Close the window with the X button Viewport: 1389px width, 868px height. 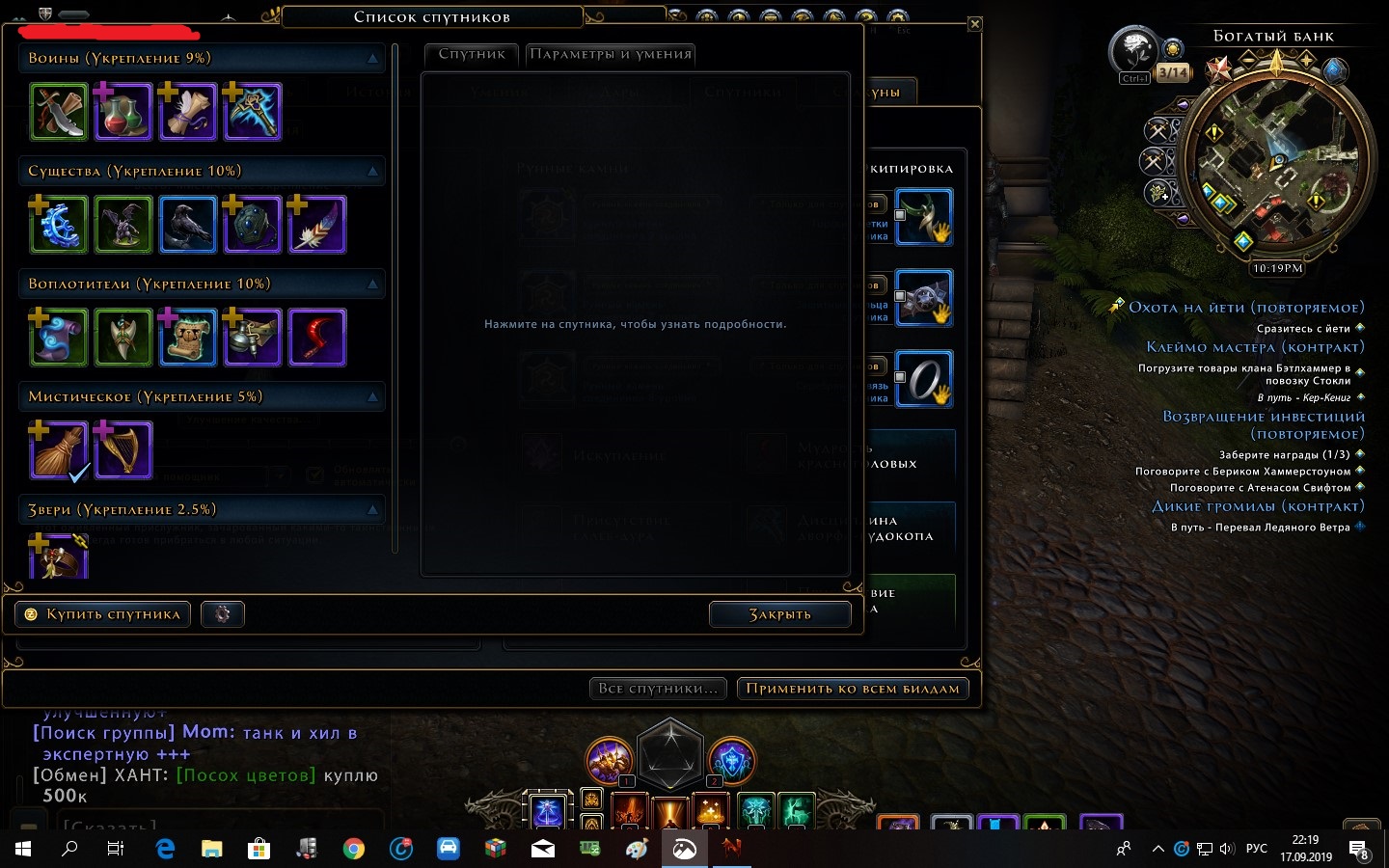pos(975,24)
